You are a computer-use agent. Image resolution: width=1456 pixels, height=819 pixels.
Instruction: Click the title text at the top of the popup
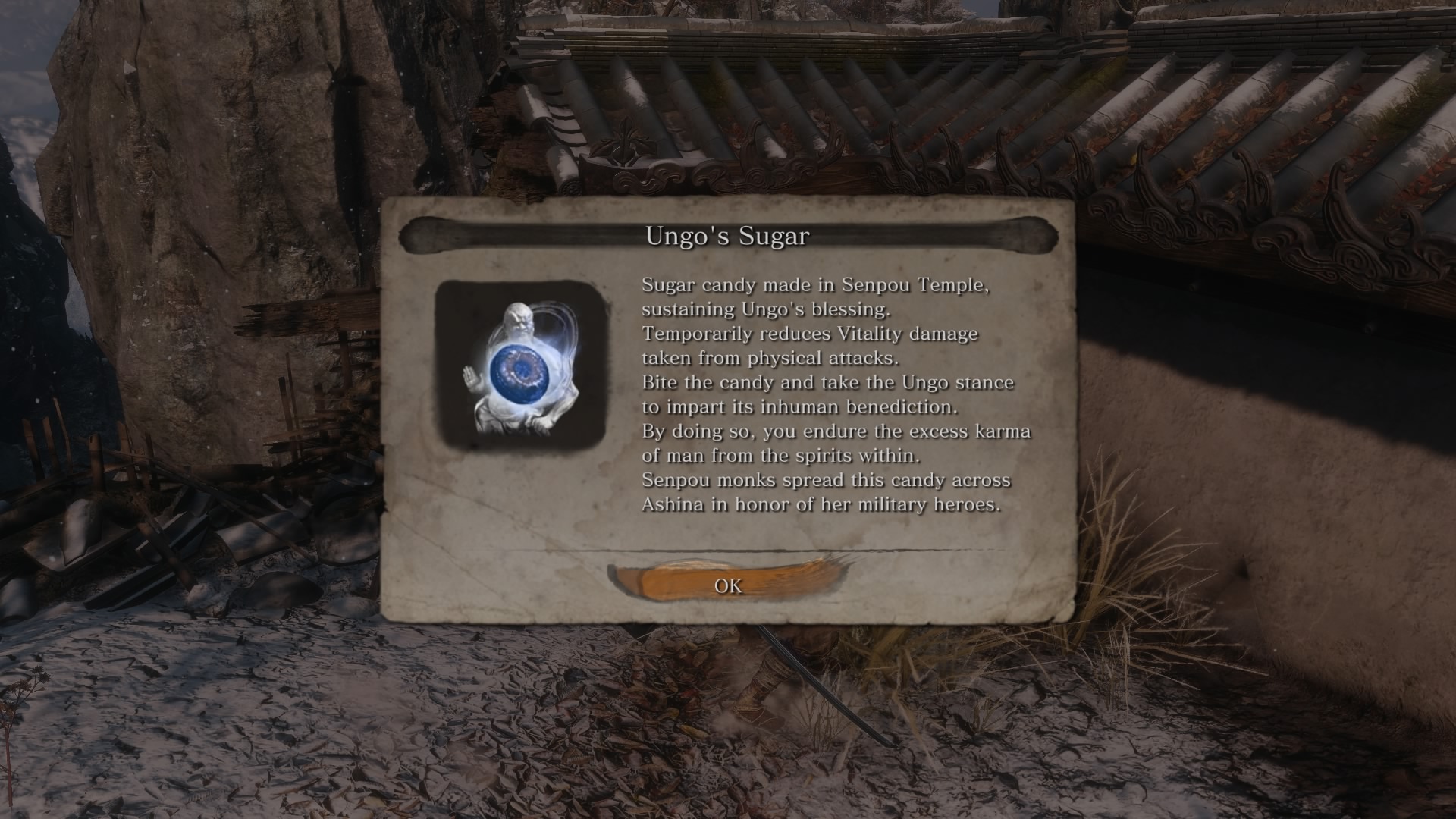pyautogui.click(x=727, y=234)
